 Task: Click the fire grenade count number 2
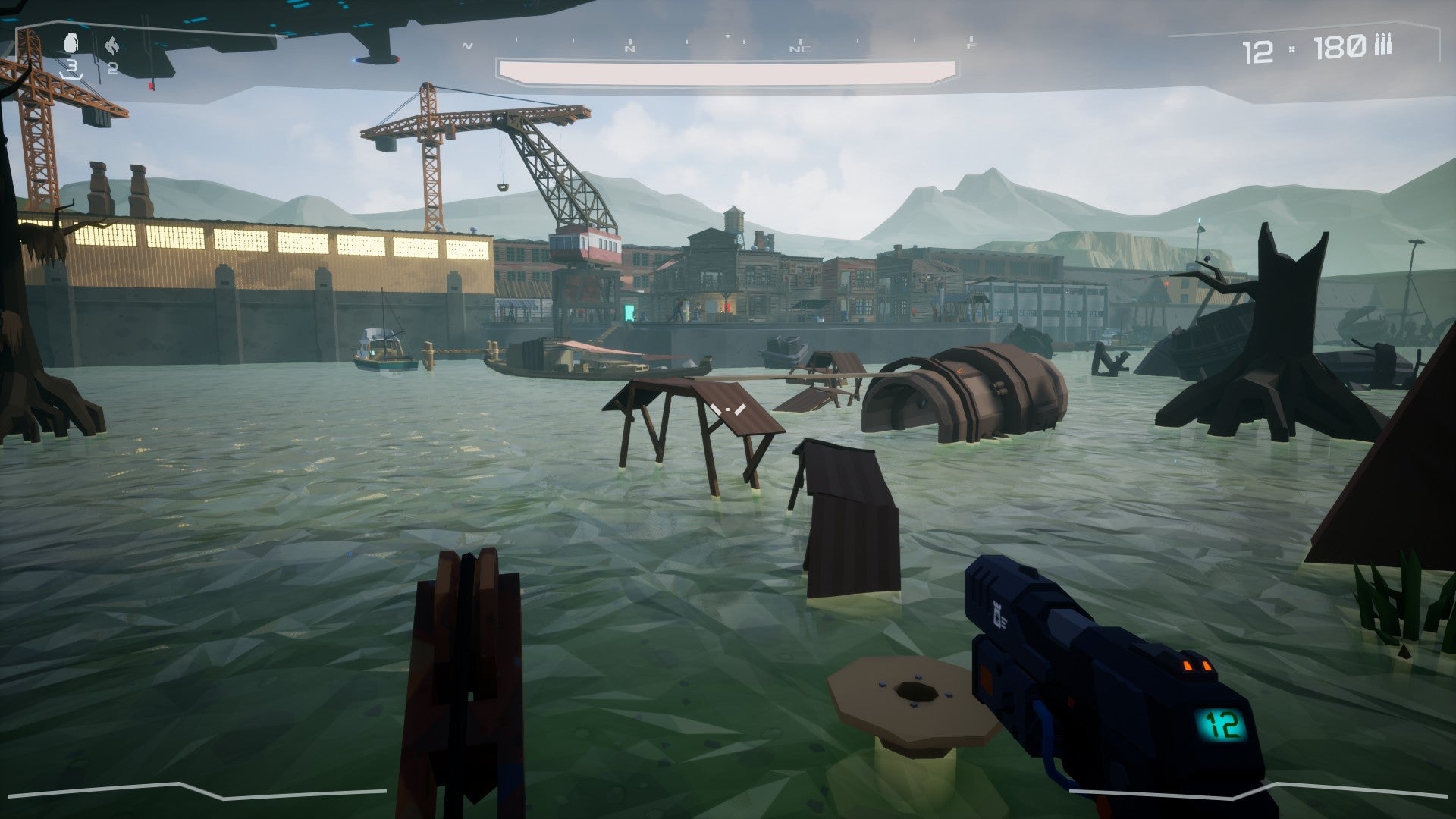[x=114, y=66]
